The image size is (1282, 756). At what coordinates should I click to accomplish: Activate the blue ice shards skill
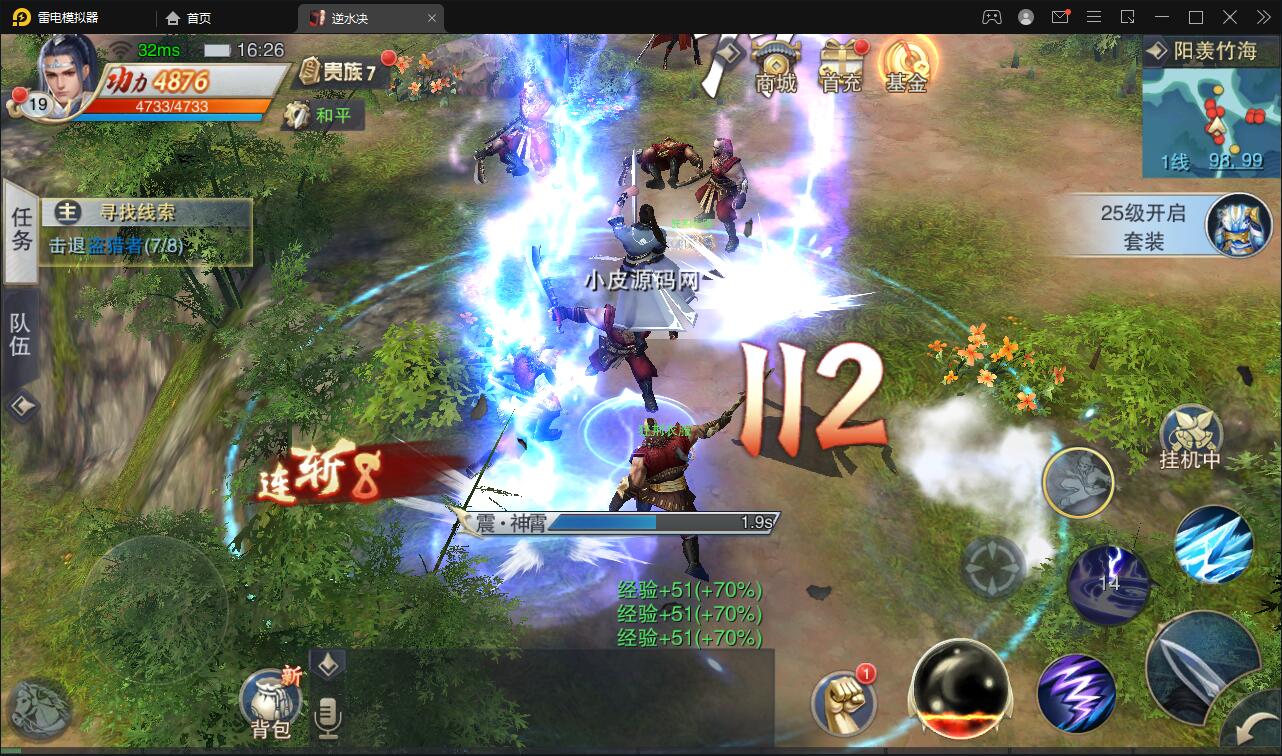(1213, 544)
